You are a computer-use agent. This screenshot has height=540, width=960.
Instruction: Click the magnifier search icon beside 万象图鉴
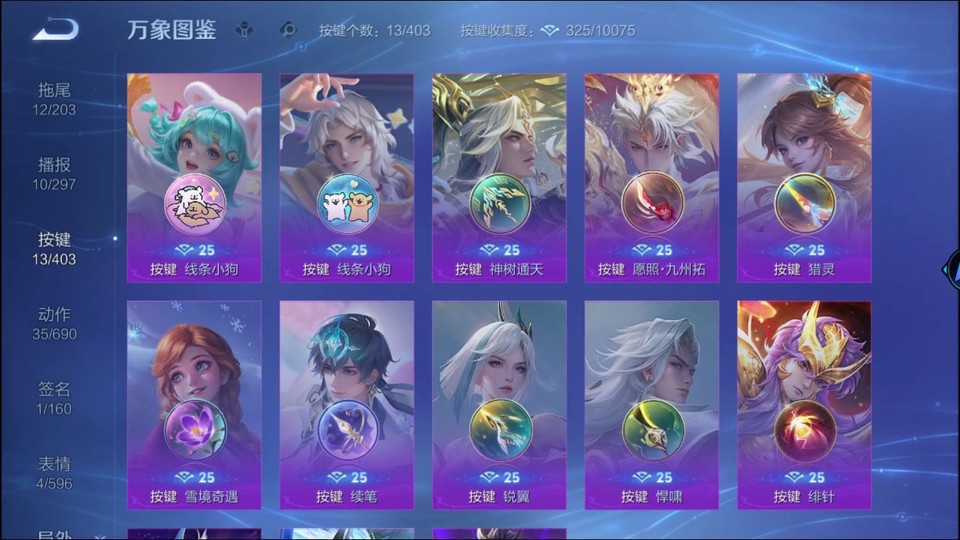288,30
